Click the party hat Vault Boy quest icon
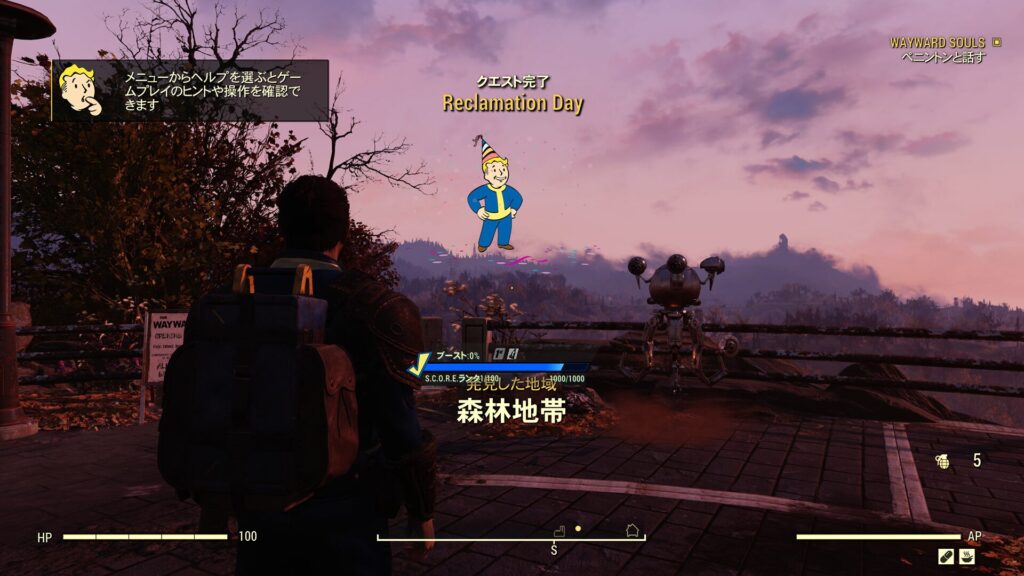The width and height of the screenshot is (1024, 576). coord(493,193)
